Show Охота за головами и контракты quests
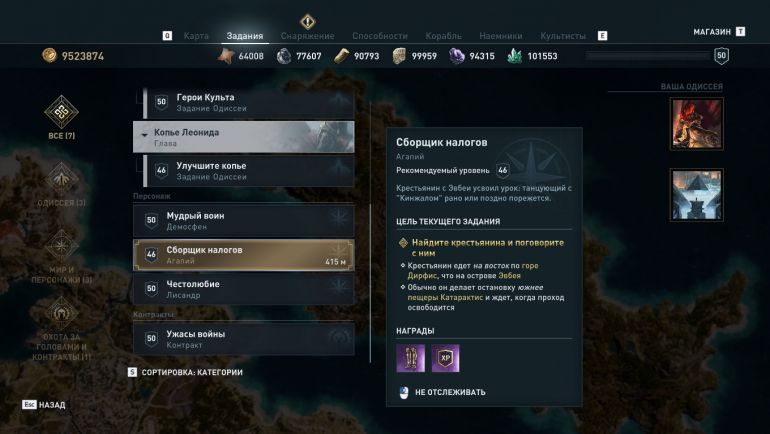 61,325
